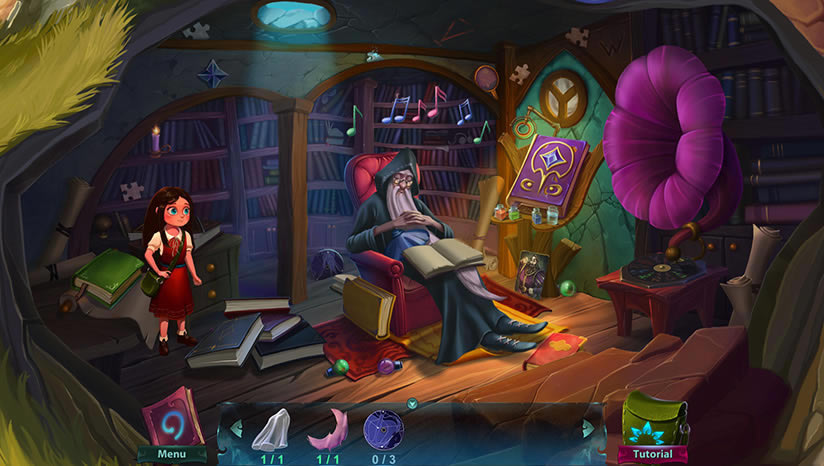Collapse the inventory panel with the down arrow
The height and width of the screenshot is (466, 824).
pos(412,404)
